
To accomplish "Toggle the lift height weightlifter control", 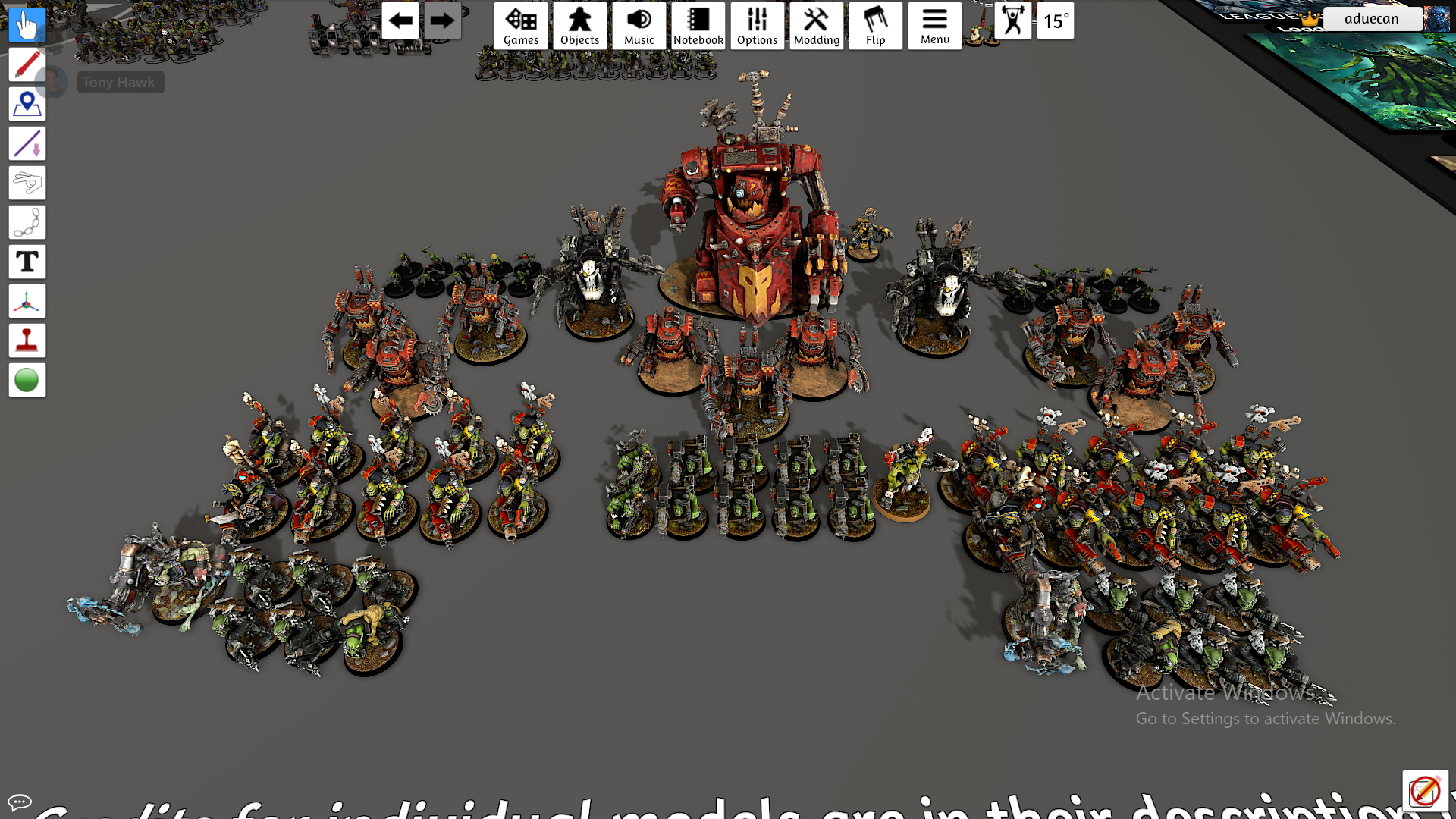I will coord(1014,21).
